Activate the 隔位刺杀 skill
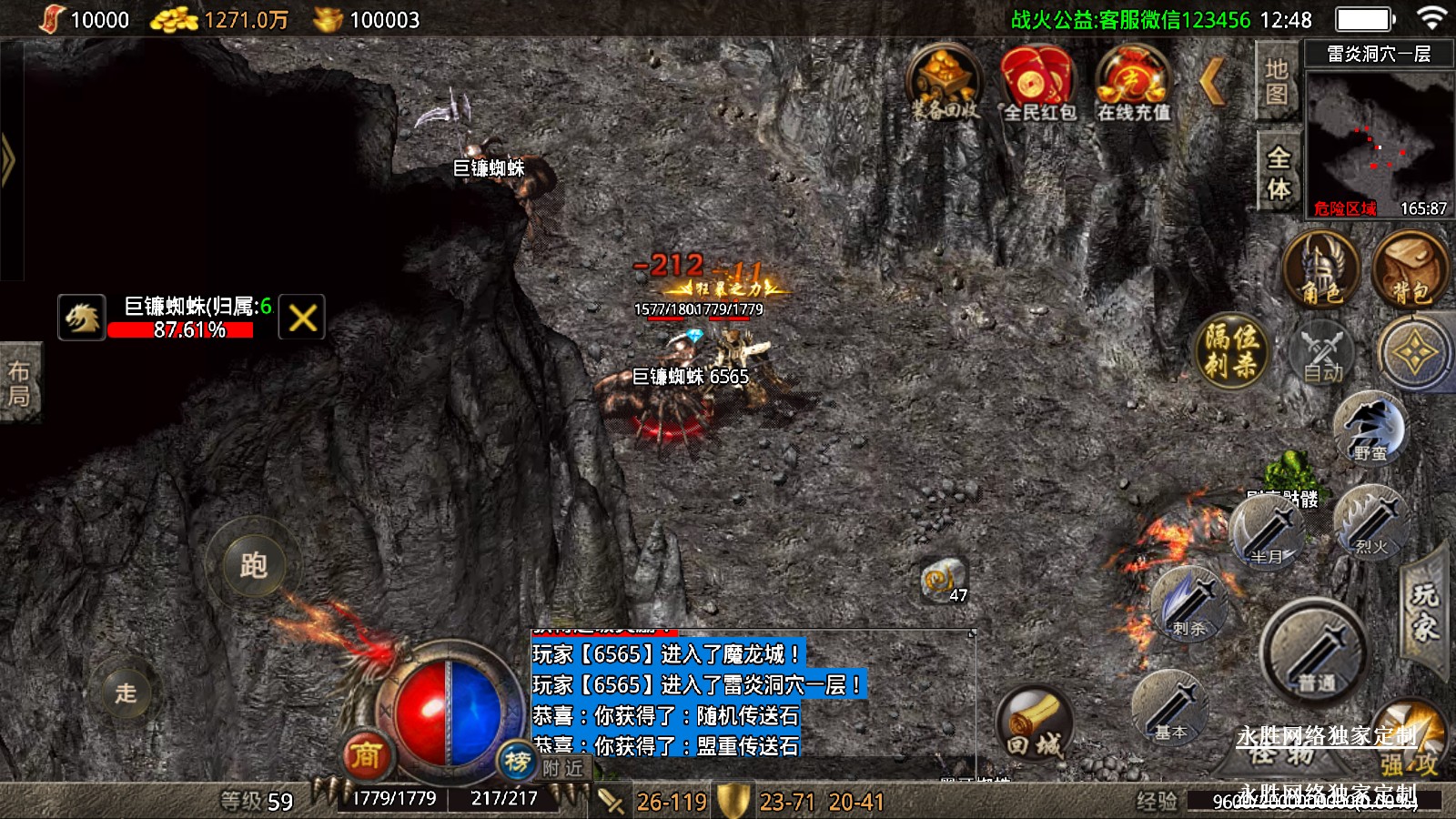Viewport: 1456px width, 819px height. click(1231, 350)
